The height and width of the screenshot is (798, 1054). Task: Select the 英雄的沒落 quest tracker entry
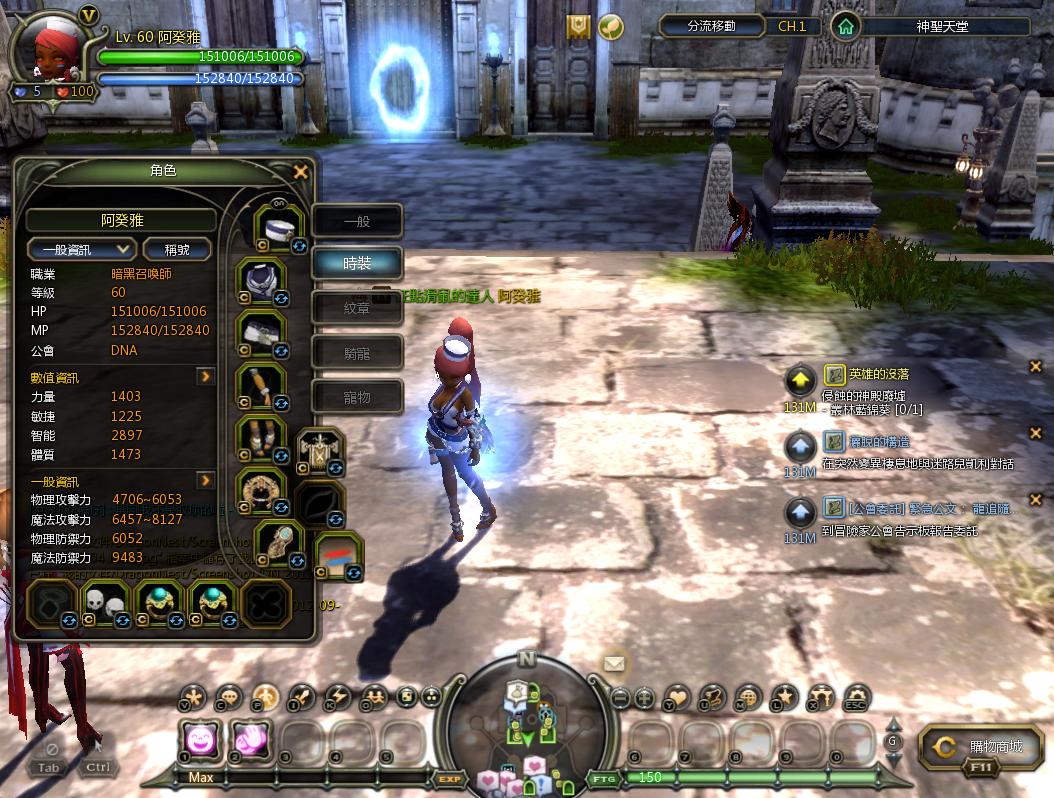[x=878, y=374]
